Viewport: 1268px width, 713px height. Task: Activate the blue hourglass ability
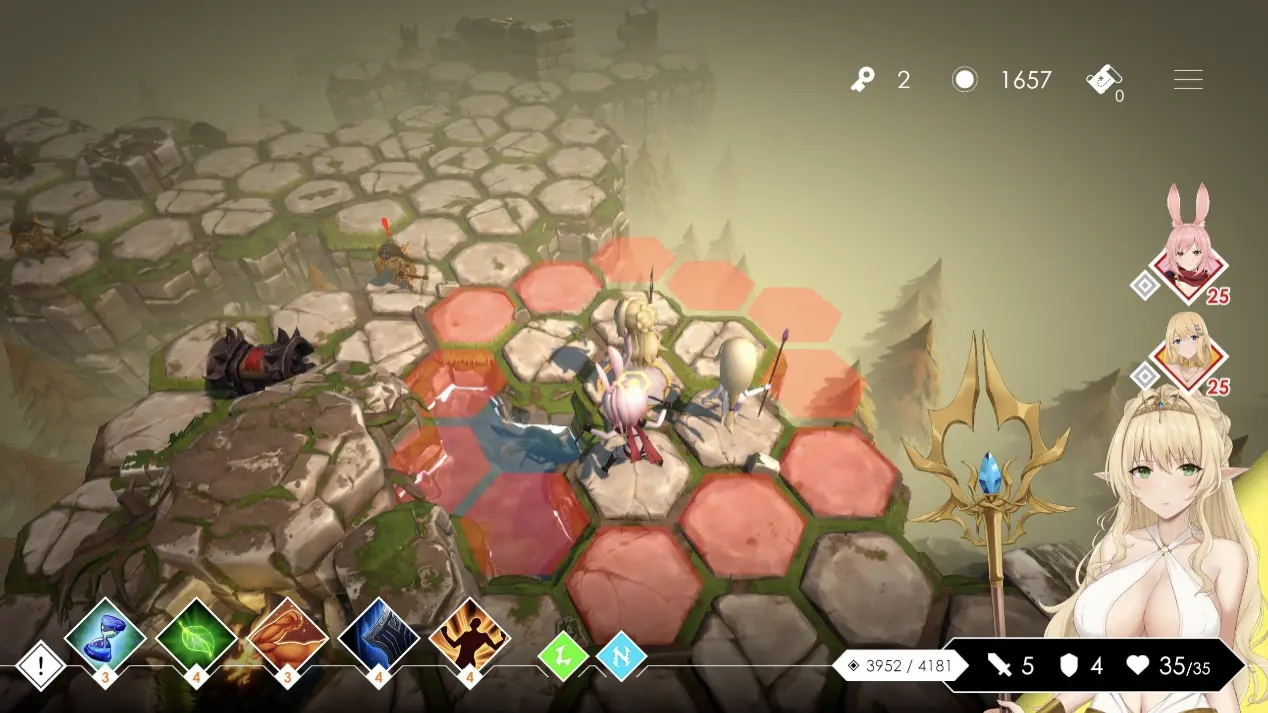pos(105,637)
